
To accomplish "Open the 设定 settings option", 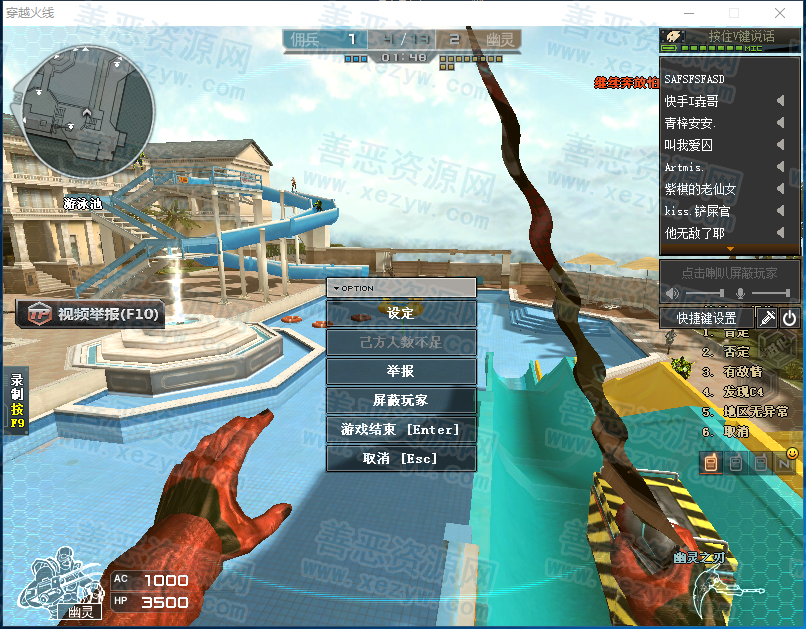I will coord(401,314).
